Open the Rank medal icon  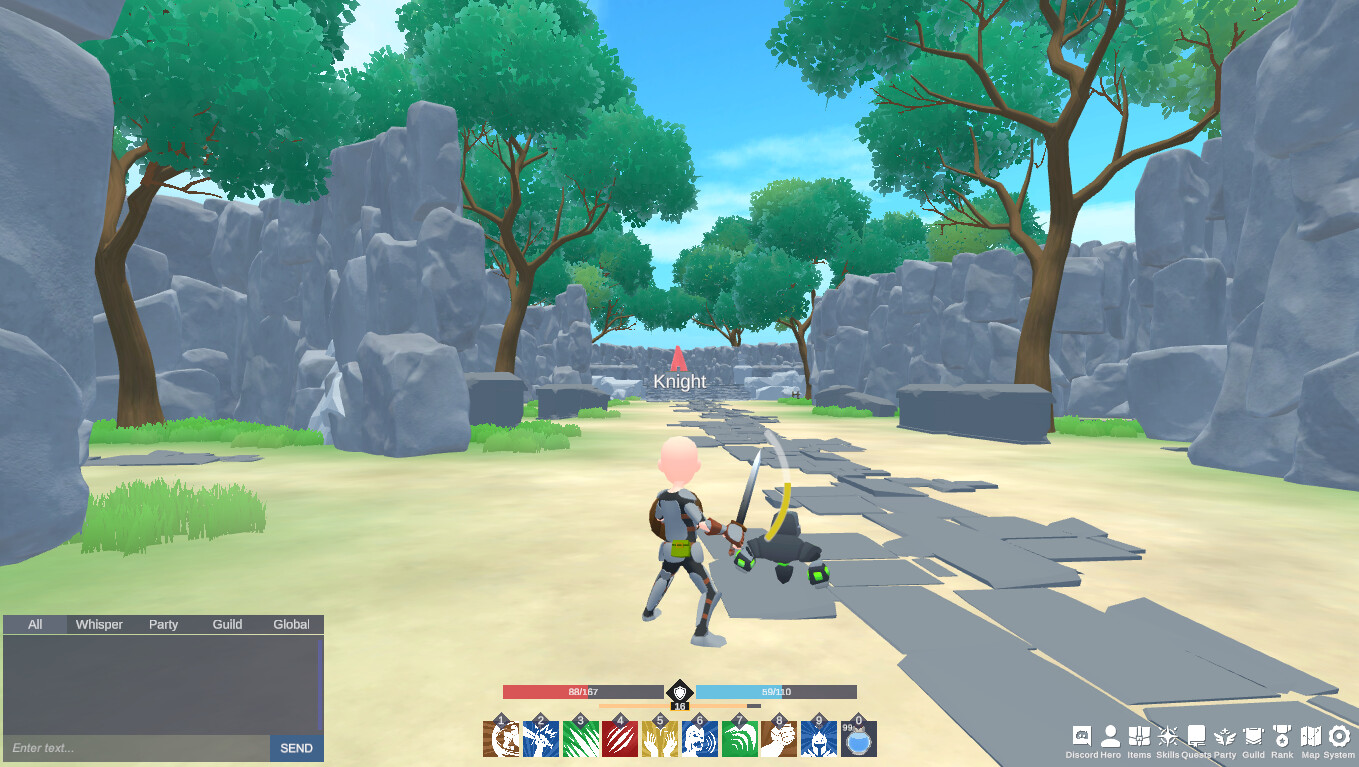pos(1282,736)
